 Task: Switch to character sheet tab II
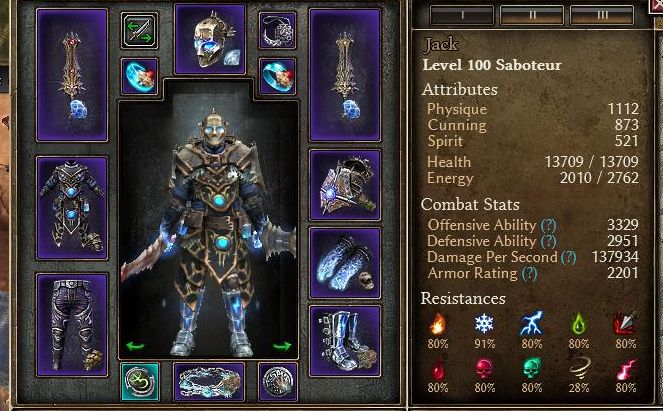pyautogui.click(x=530, y=16)
